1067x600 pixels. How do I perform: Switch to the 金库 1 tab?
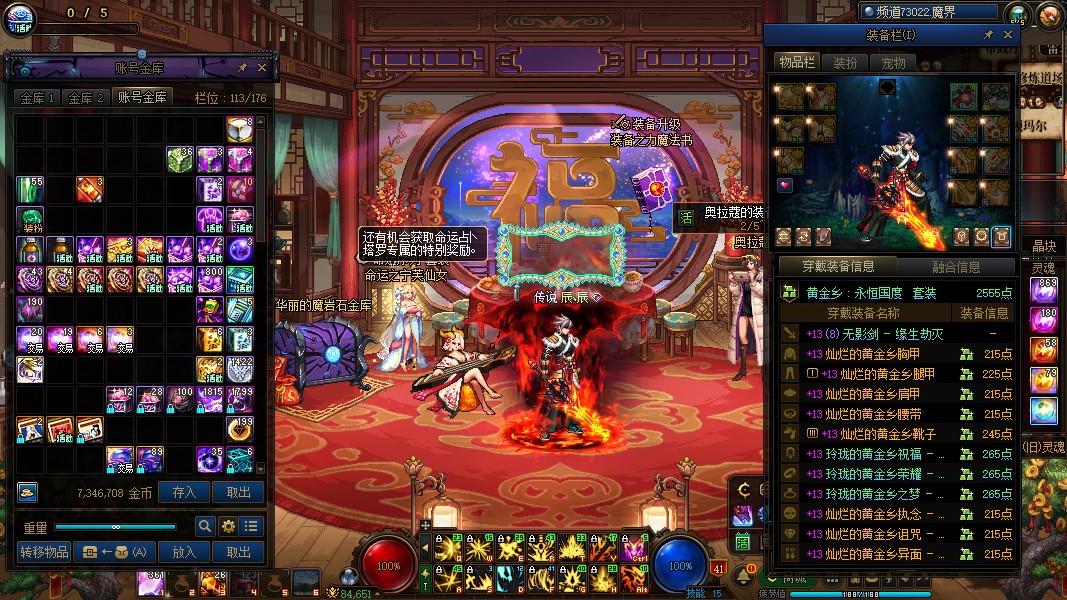tap(38, 98)
